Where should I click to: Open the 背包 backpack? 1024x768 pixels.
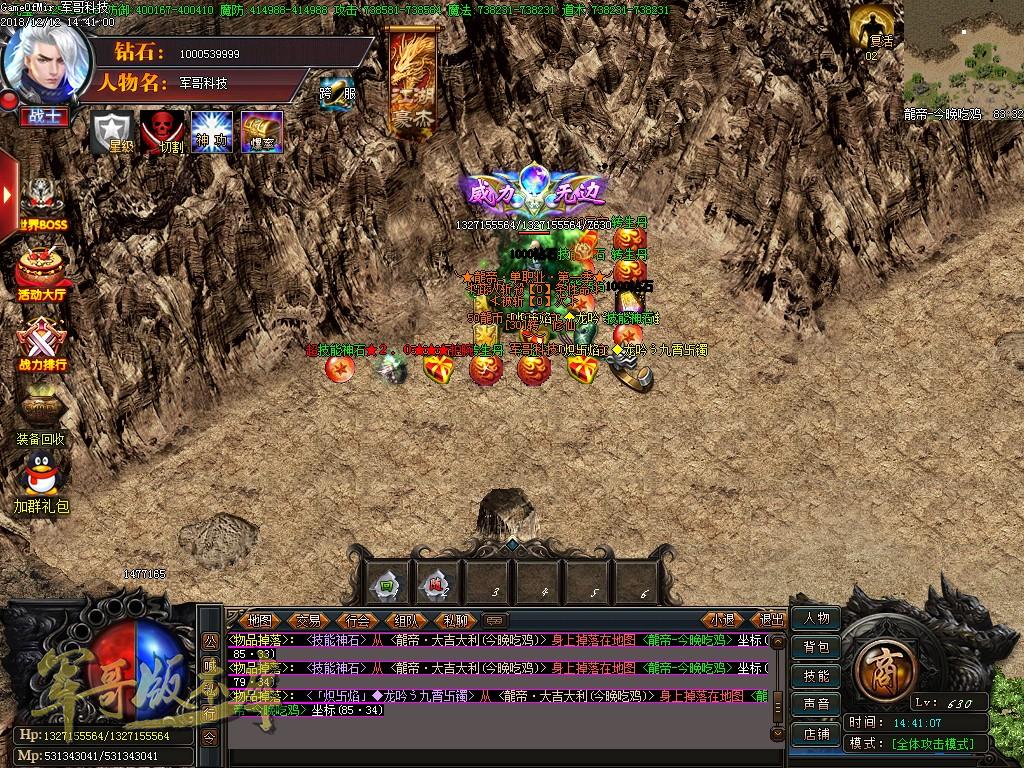816,647
